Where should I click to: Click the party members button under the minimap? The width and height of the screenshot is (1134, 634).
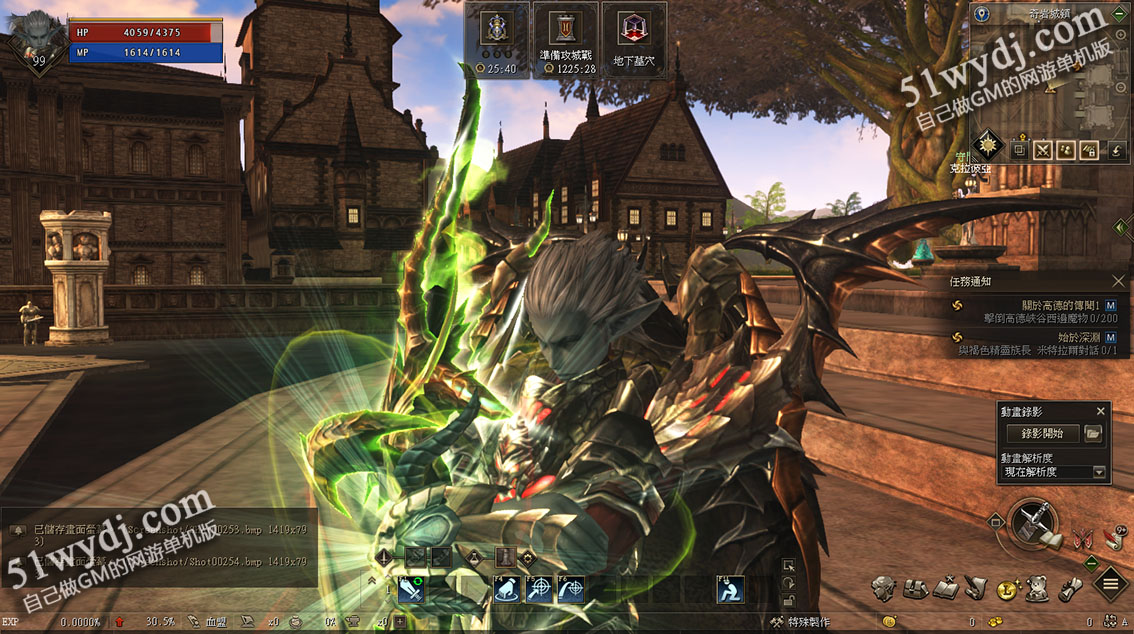(x=1066, y=151)
